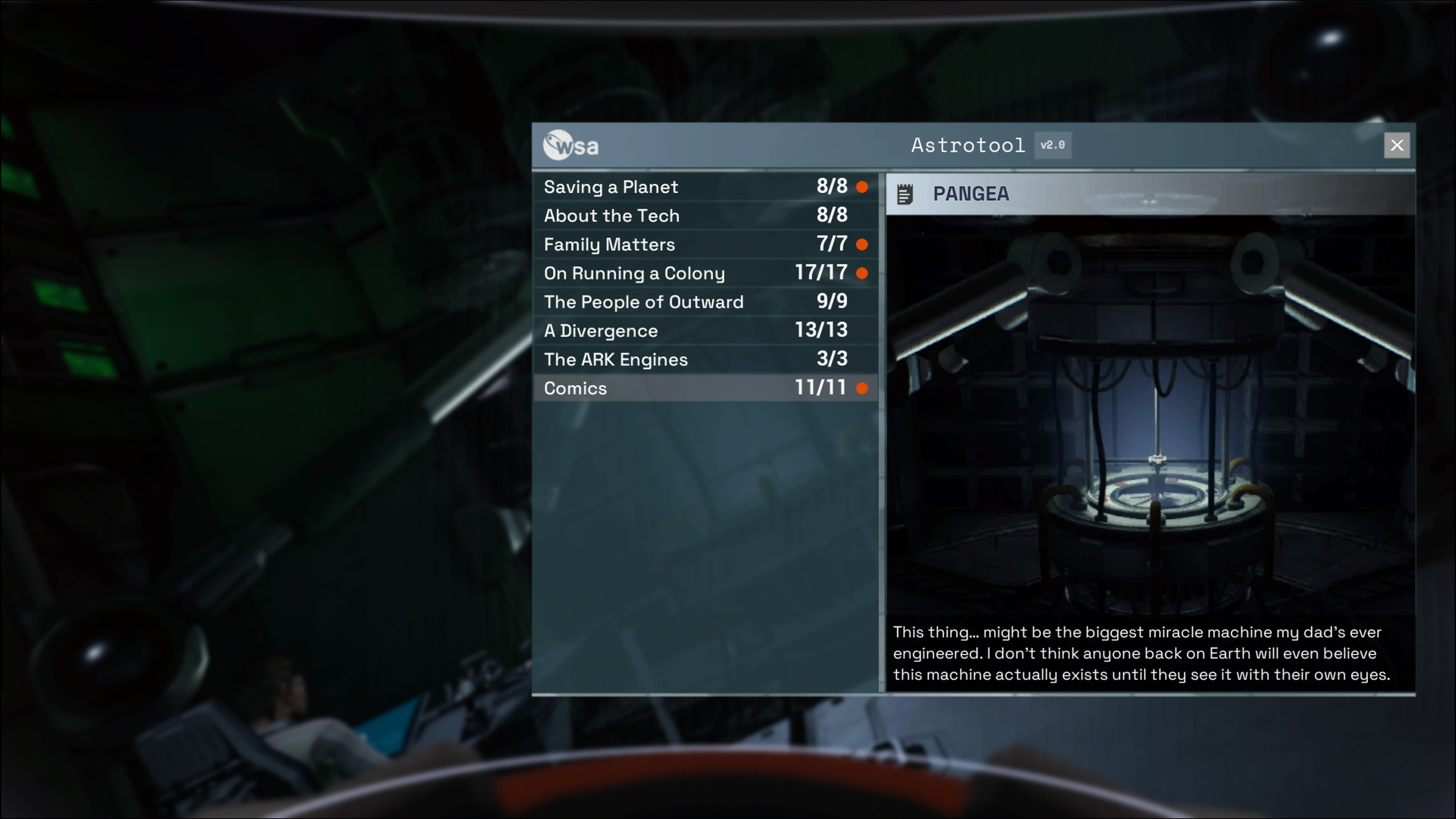Close the Astrotool window

click(1396, 146)
